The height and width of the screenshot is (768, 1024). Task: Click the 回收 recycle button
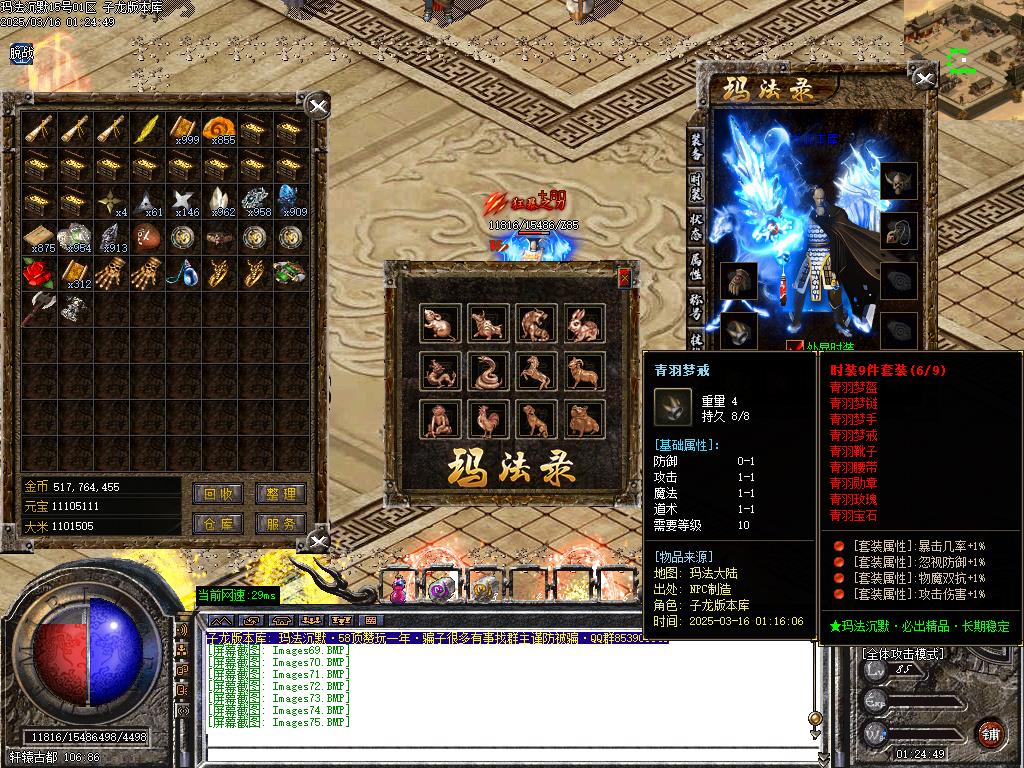point(218,494)
